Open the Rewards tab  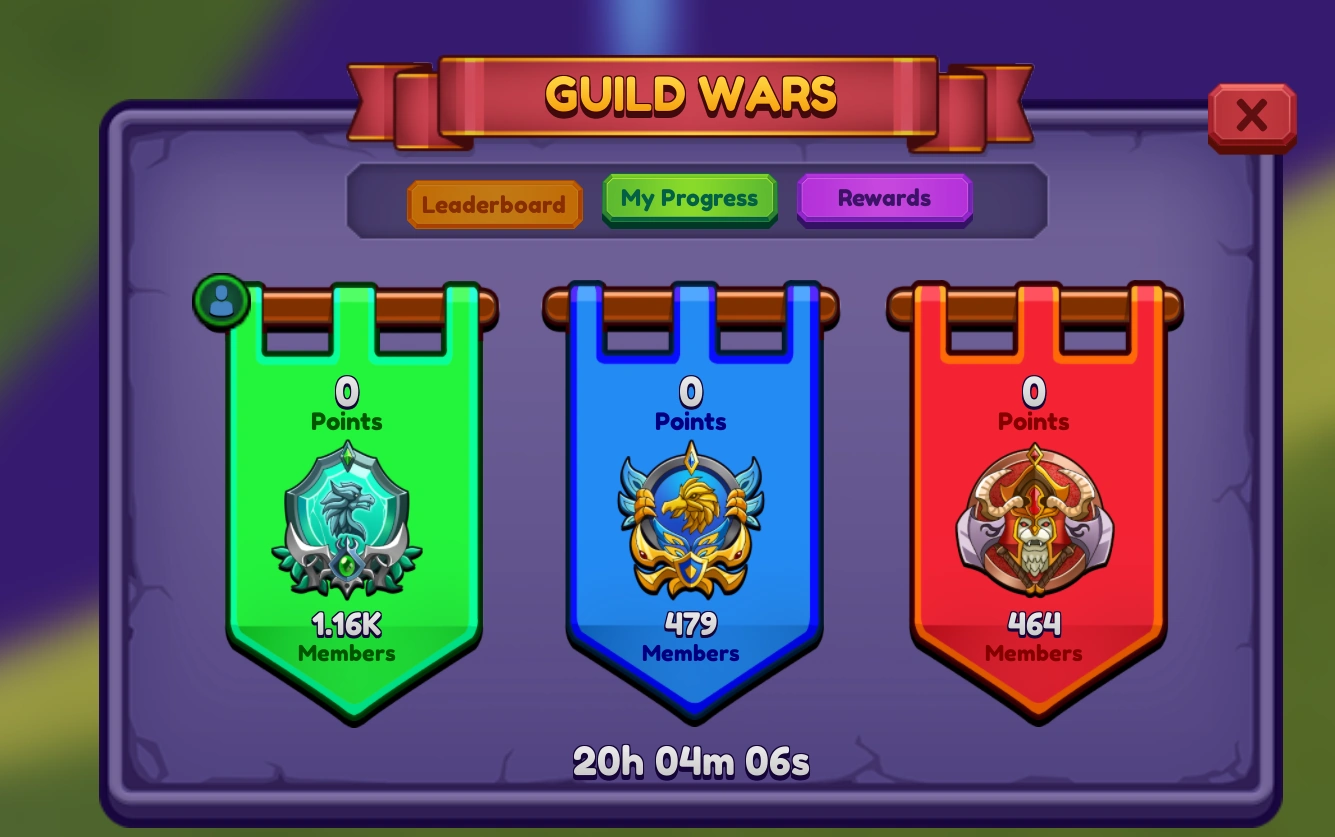pyautogui.click(x=884, y=198)
